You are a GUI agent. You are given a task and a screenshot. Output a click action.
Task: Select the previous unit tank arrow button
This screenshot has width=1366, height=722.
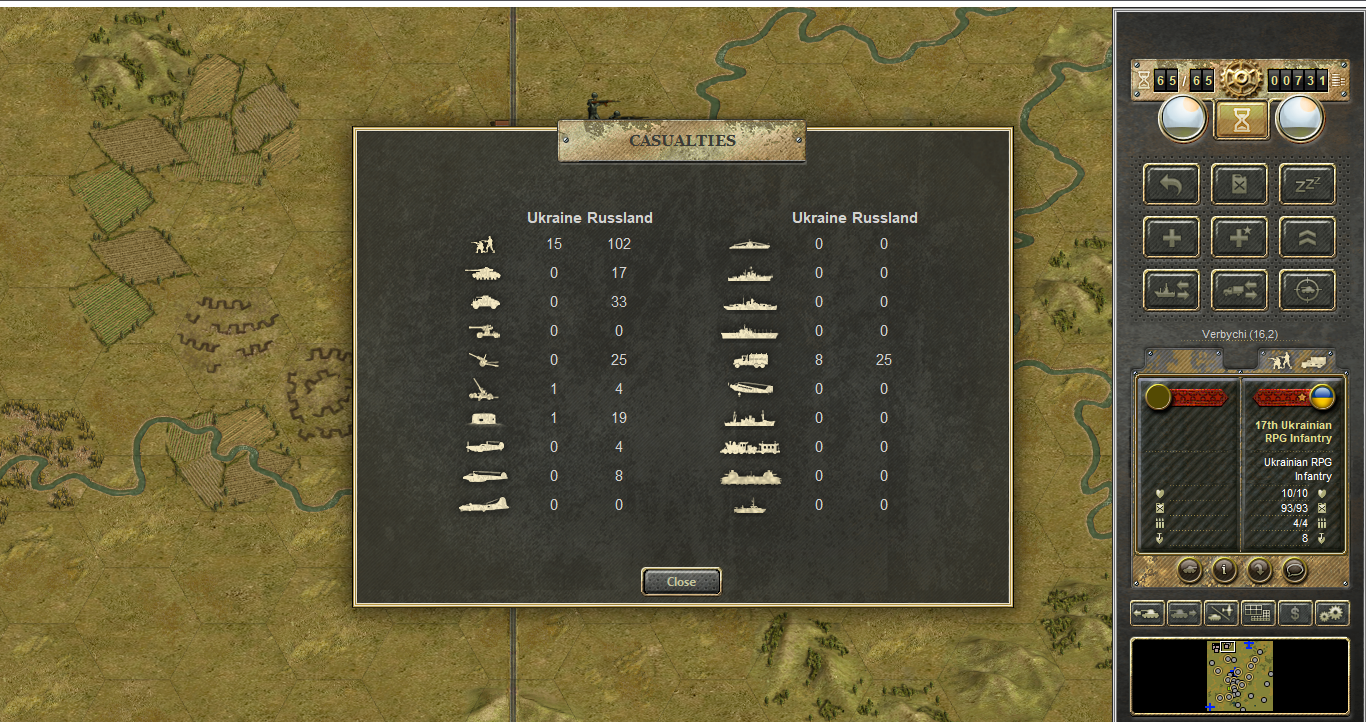(1147, 613)
